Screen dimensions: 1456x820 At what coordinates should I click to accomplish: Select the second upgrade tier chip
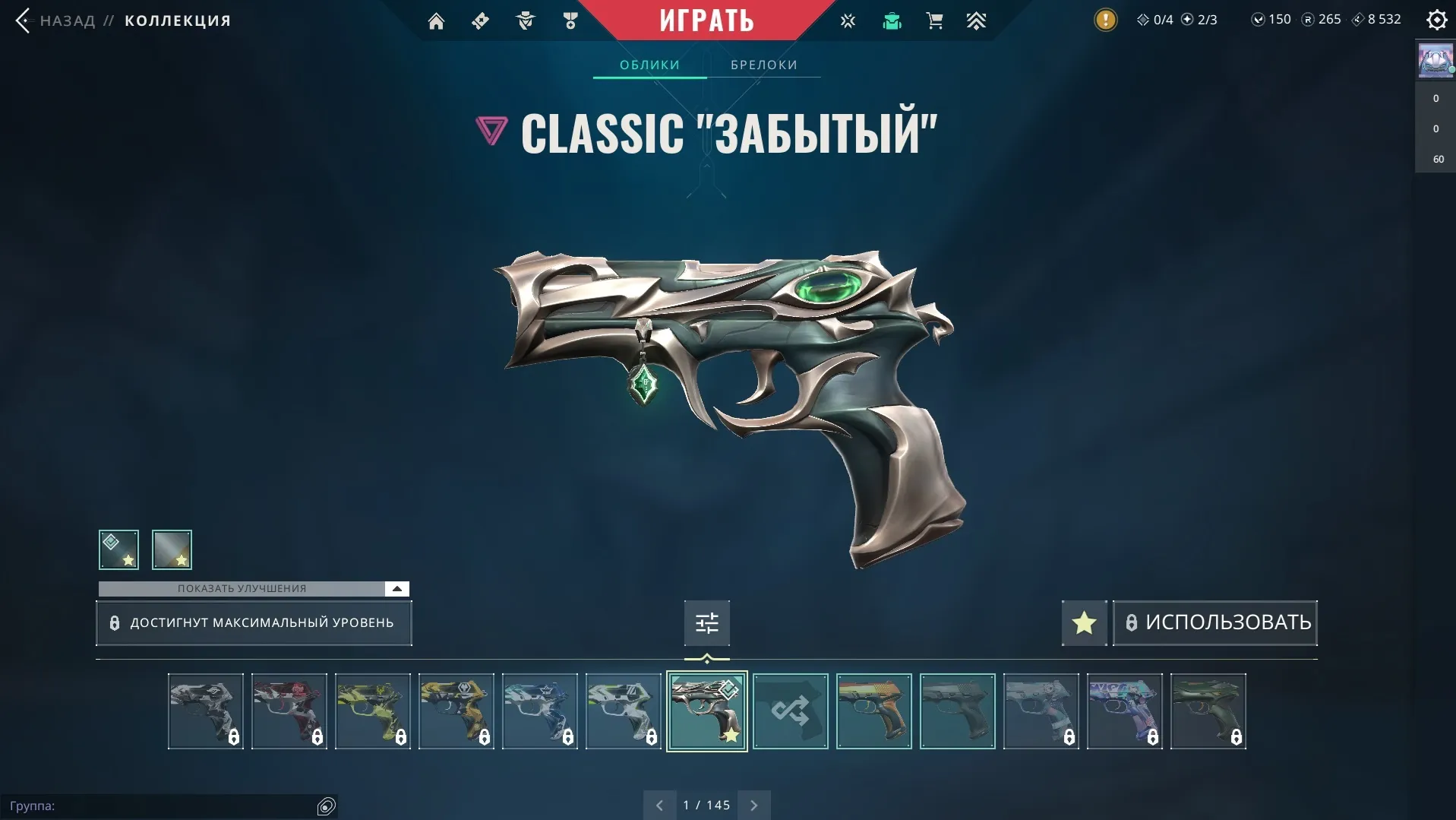point(172,549)
